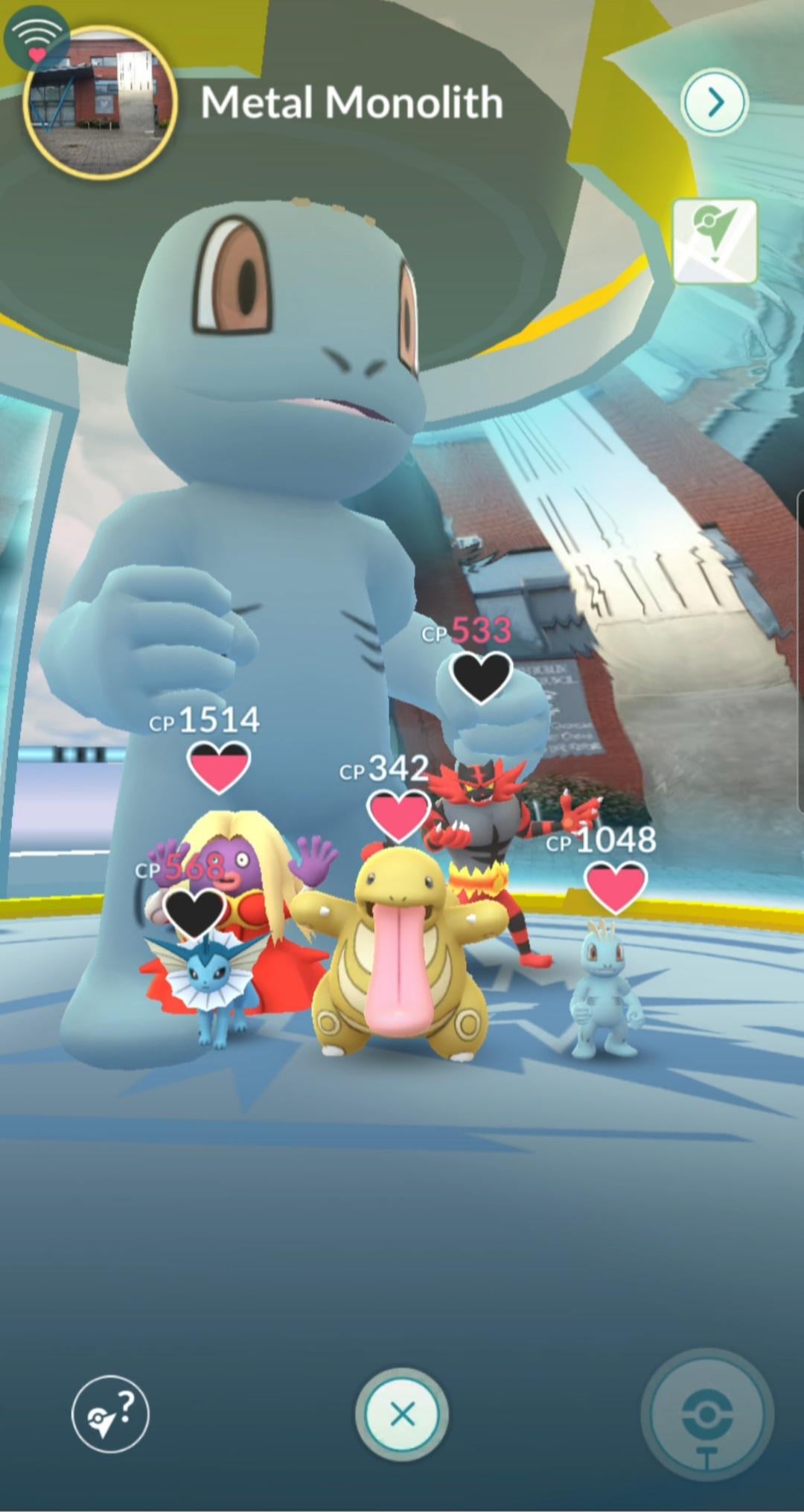Tap the right arrow to view next defender
Image resolution: width=804 pixels, height=1512 pixels.
coord(714,102)
